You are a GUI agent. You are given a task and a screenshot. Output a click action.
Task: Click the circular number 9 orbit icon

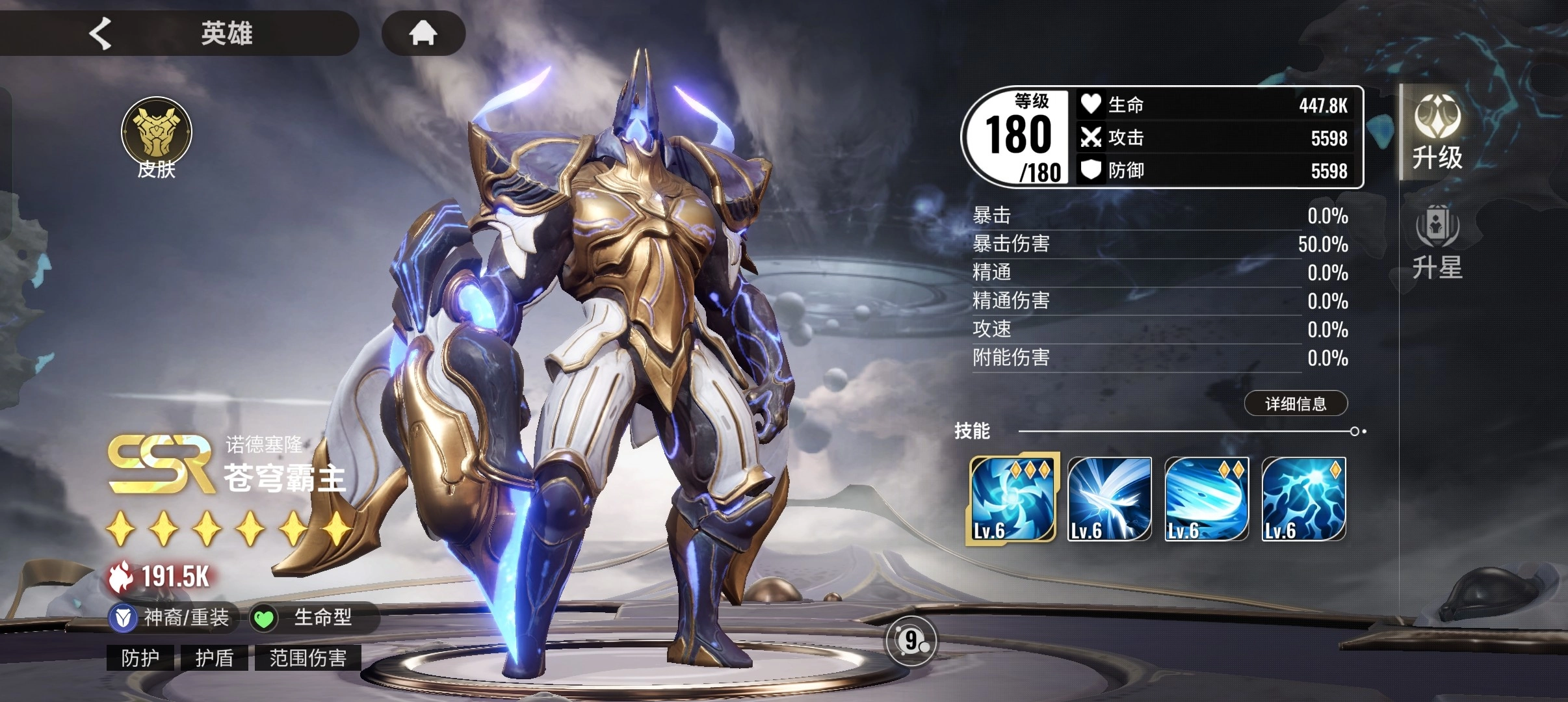911,642
